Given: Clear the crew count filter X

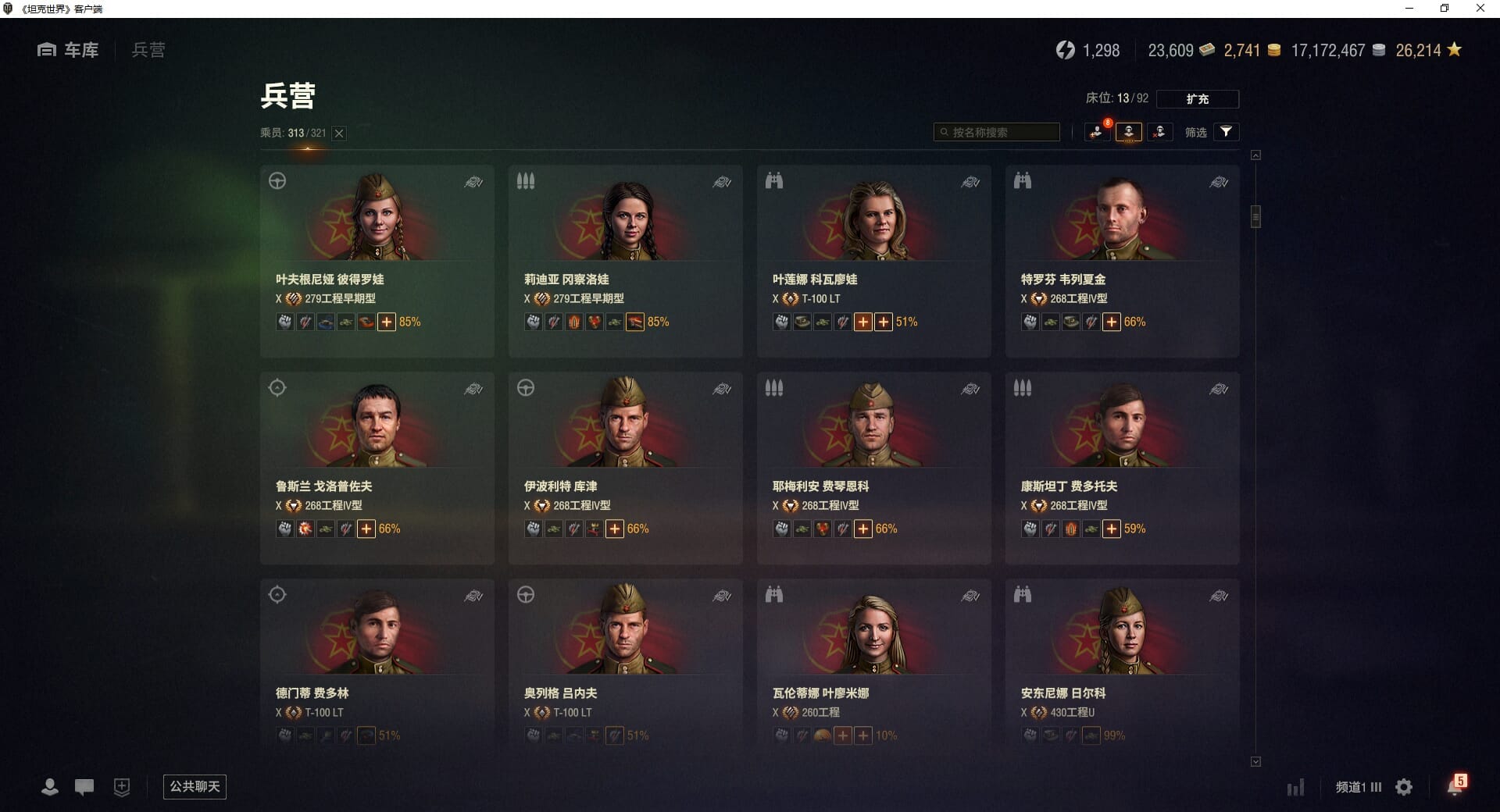Looking at the screenshot, I should click(x=339, y=134).
